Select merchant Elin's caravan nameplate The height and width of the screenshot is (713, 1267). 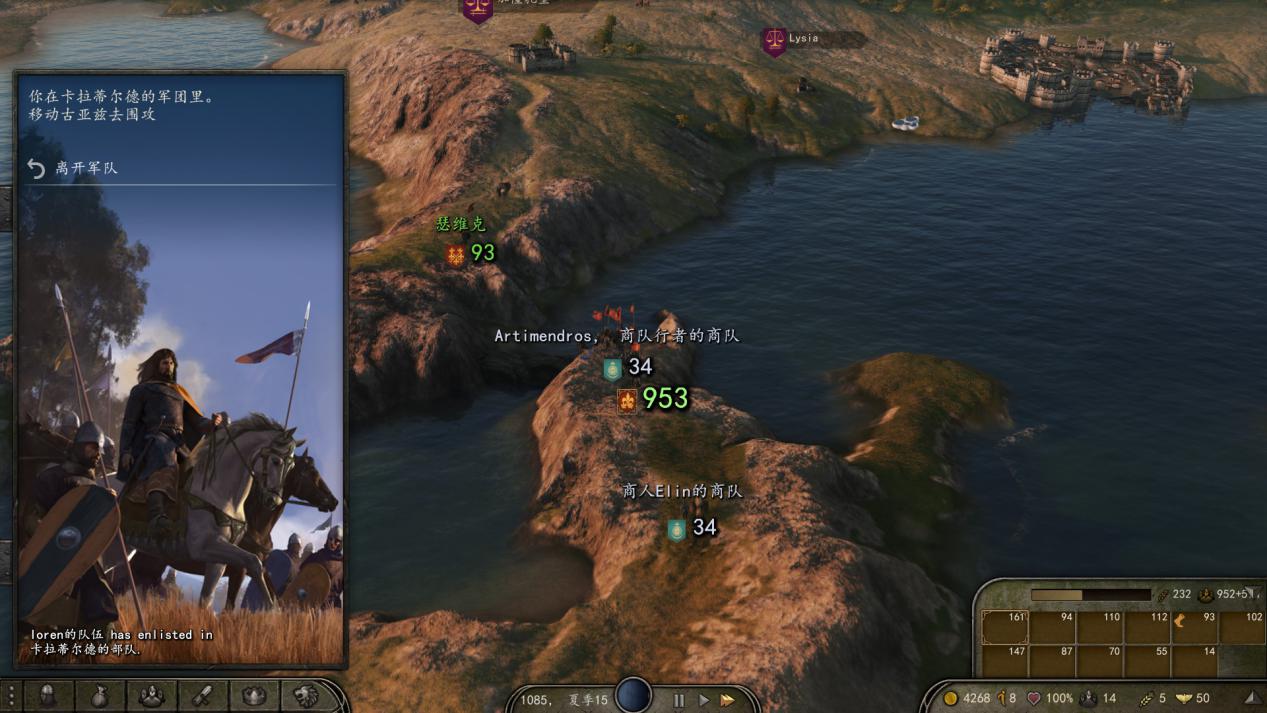click(x=692, y=527)
